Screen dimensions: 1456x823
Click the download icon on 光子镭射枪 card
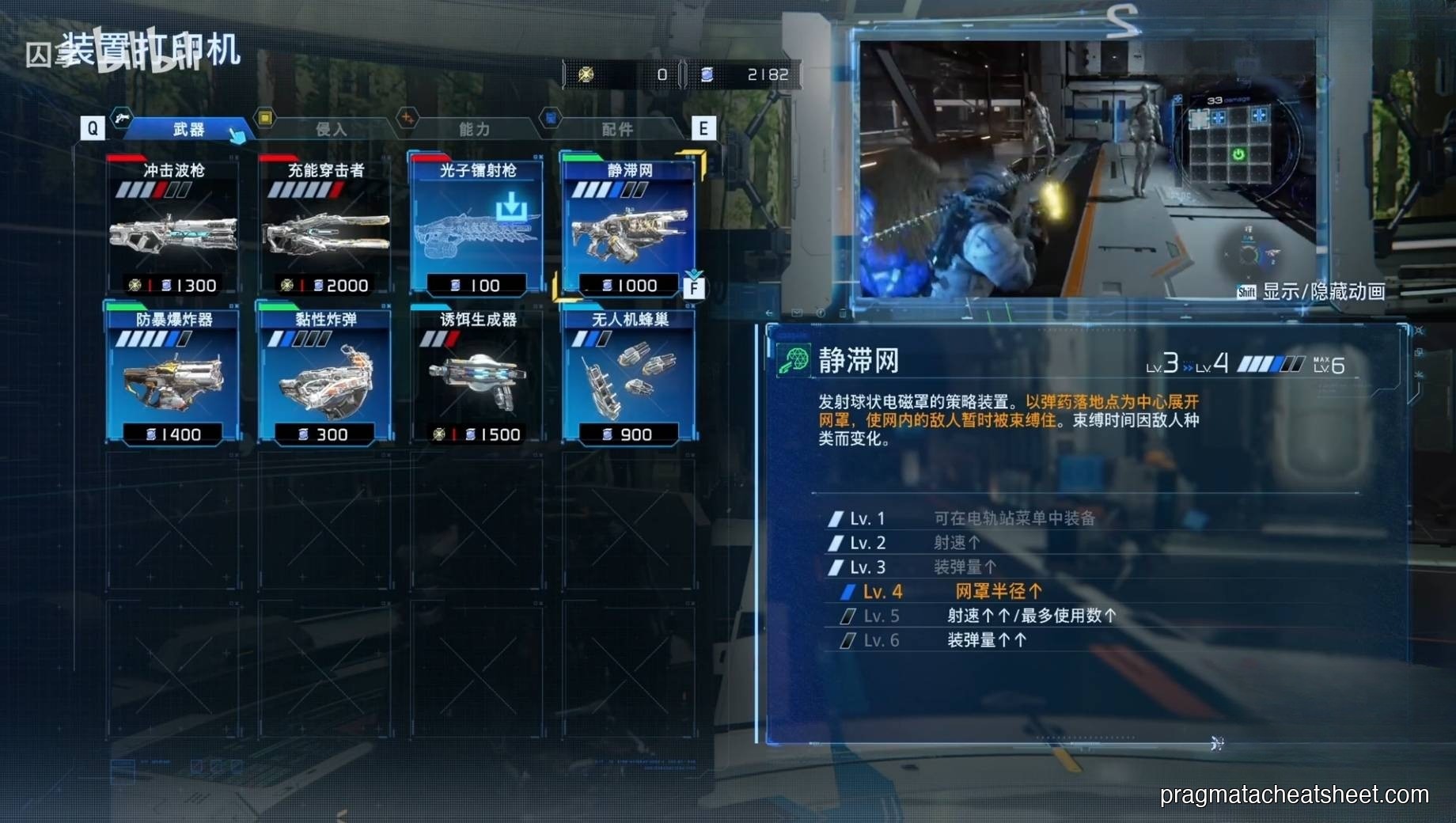pos(513,206)
